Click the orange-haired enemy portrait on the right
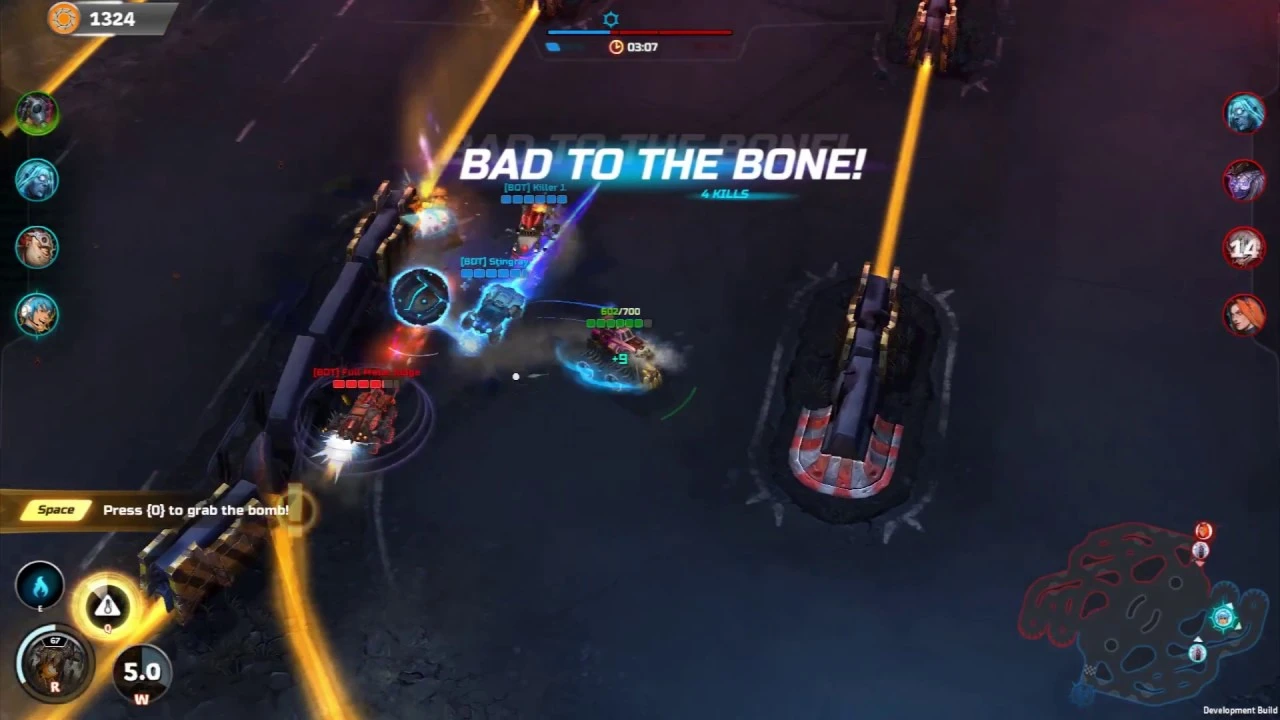Image resolution: width=1280 pixels, height=720 pixels. click(1244, 314)
